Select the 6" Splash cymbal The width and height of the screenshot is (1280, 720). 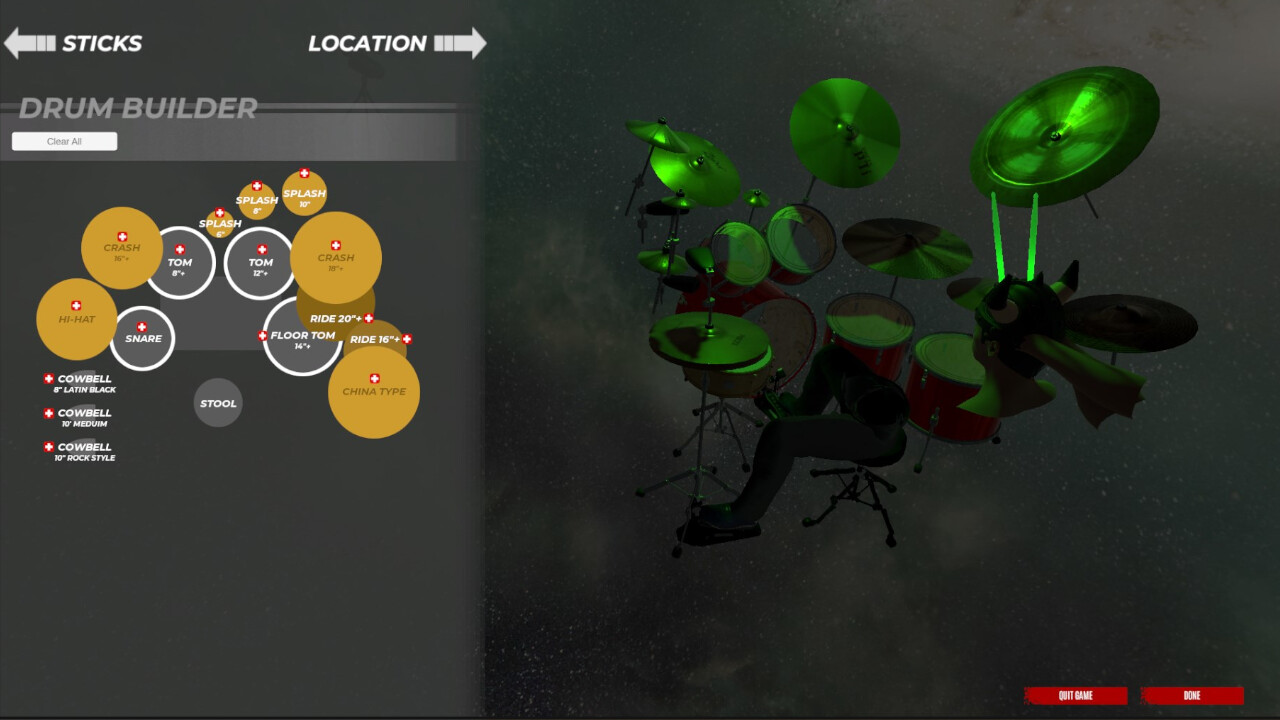click(220, 222)
